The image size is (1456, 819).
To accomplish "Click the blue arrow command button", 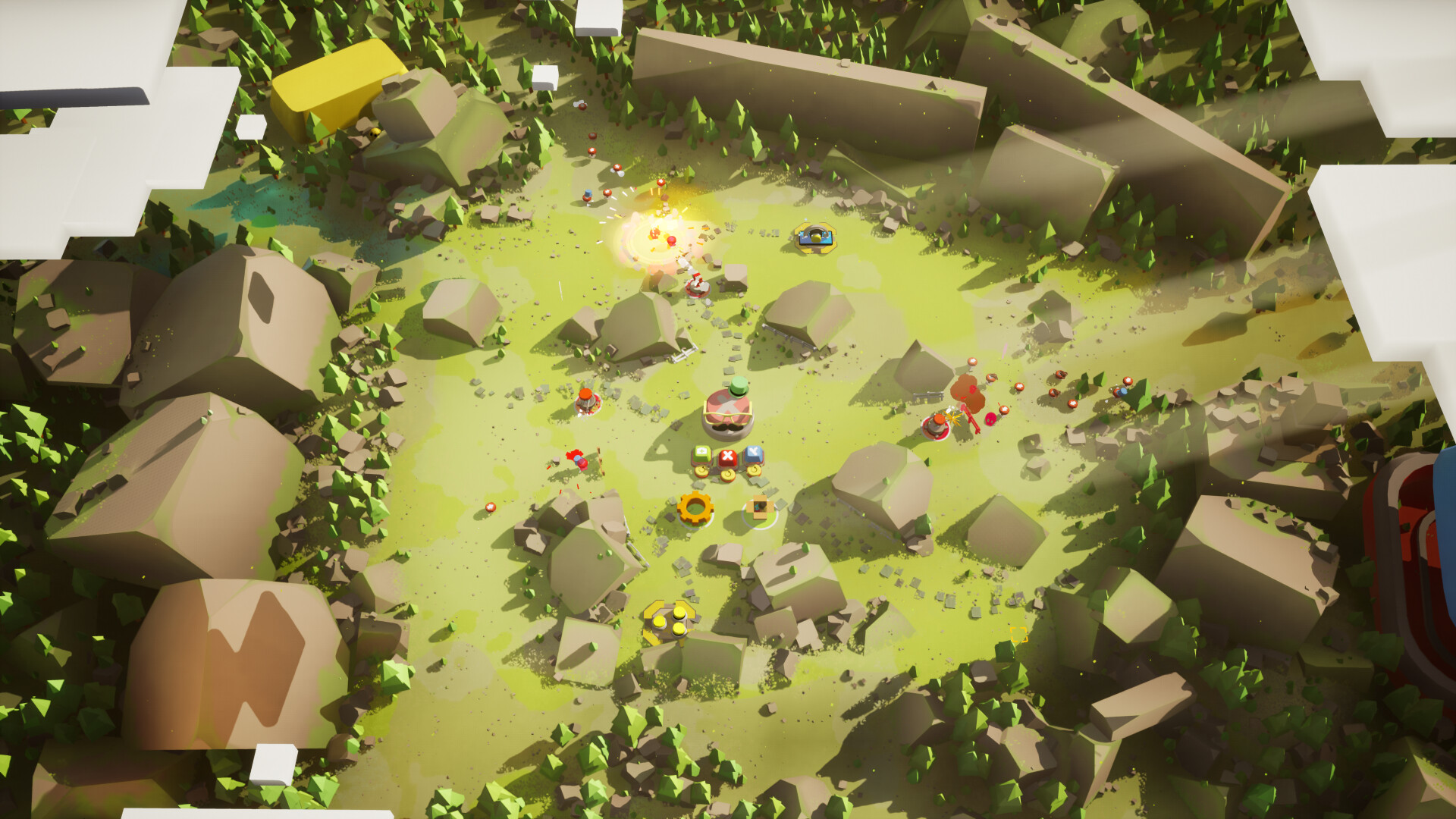I will 753,453.
